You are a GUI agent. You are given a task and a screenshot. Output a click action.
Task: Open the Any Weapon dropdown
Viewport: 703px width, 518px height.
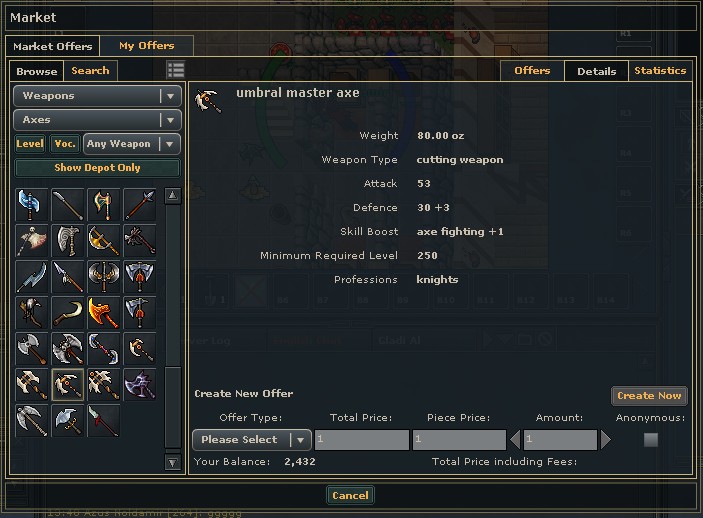click(132, 144)
